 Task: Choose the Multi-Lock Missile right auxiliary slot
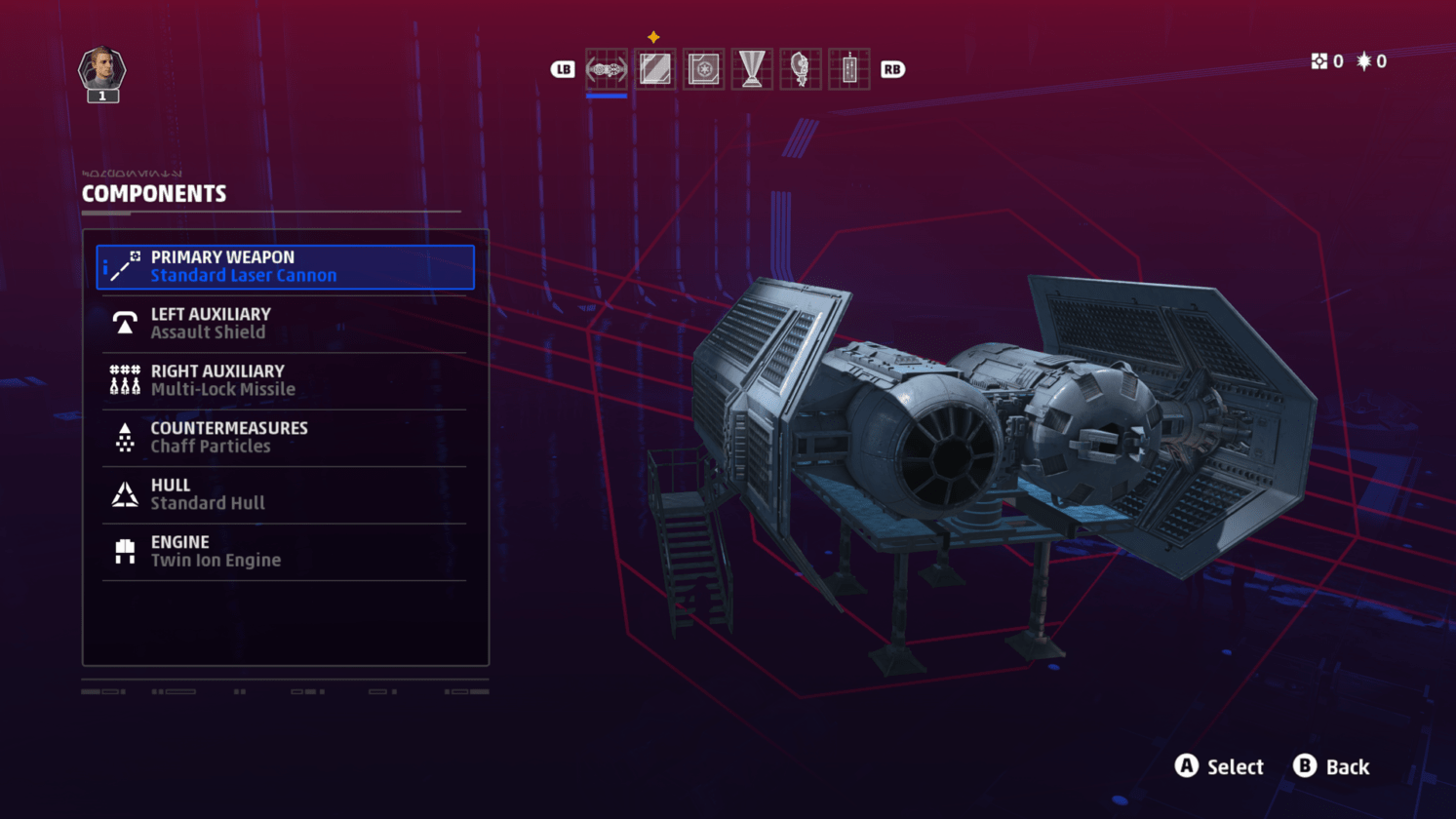pos(283,379)
